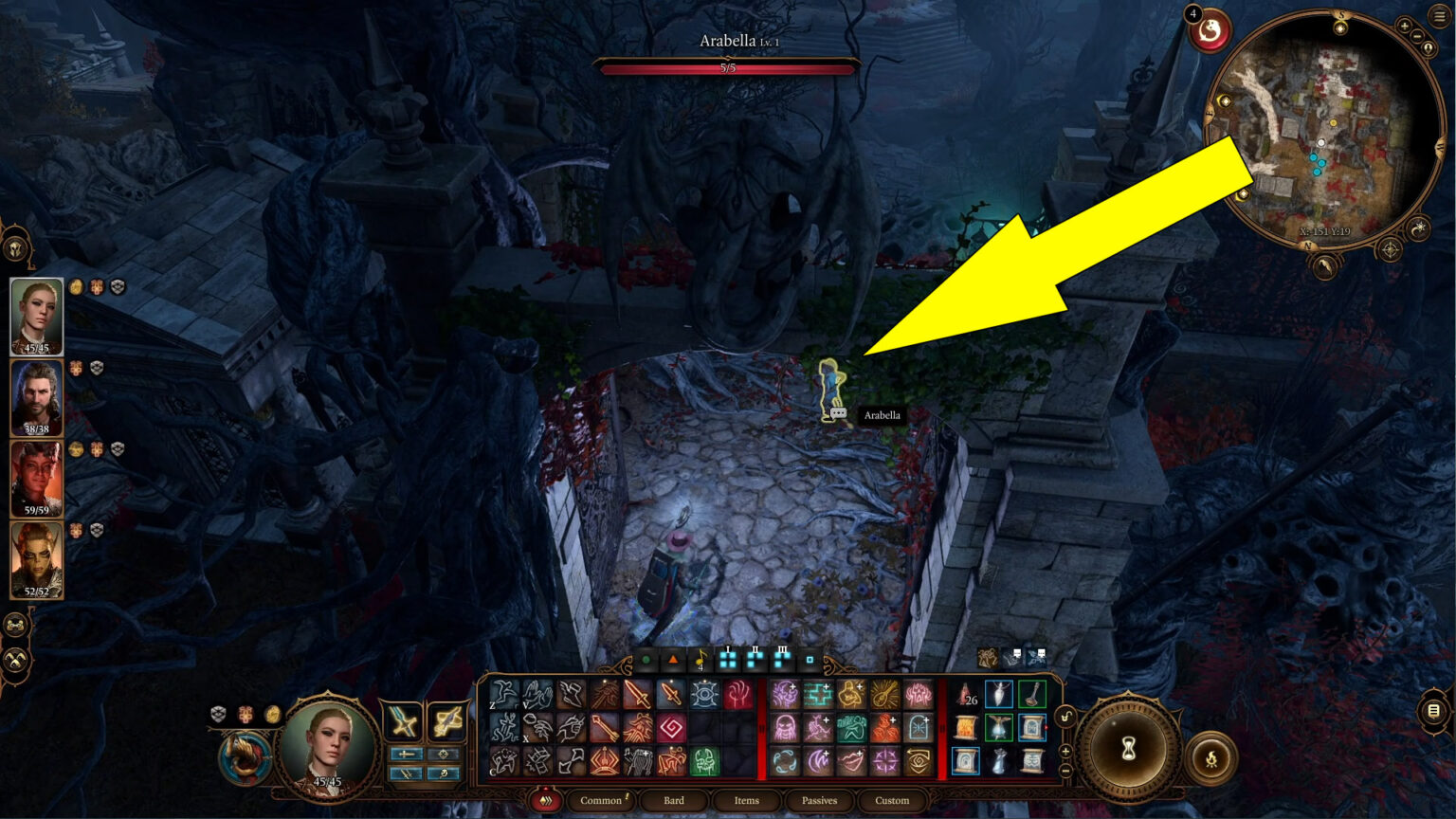Open the journal with the quest log icon
The width and height of the screenshot is (1456, 819).
[1433, 712]
